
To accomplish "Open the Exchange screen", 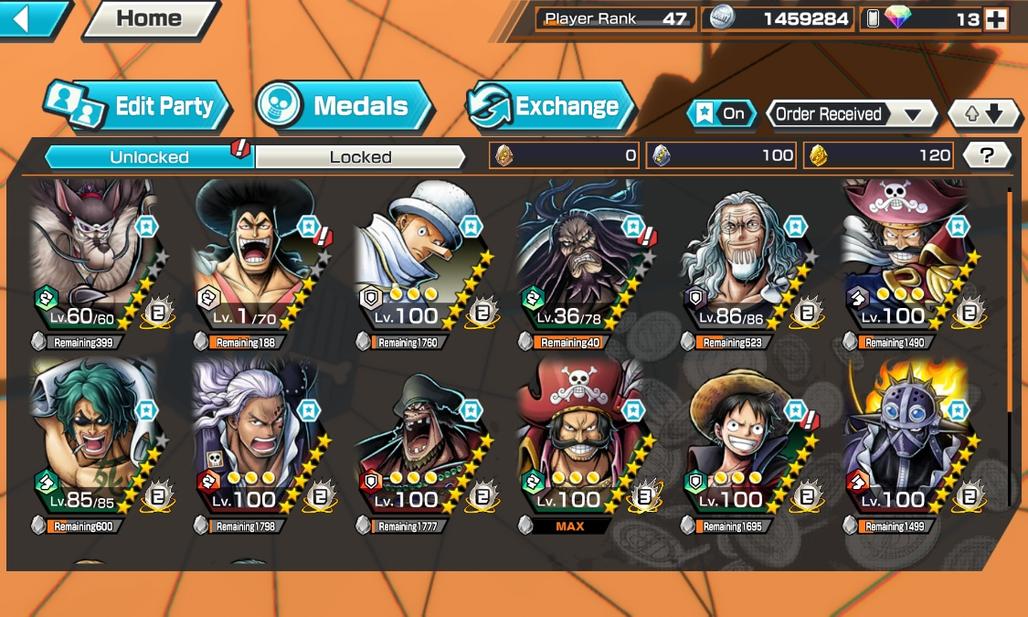I will (x=550, y=106).
